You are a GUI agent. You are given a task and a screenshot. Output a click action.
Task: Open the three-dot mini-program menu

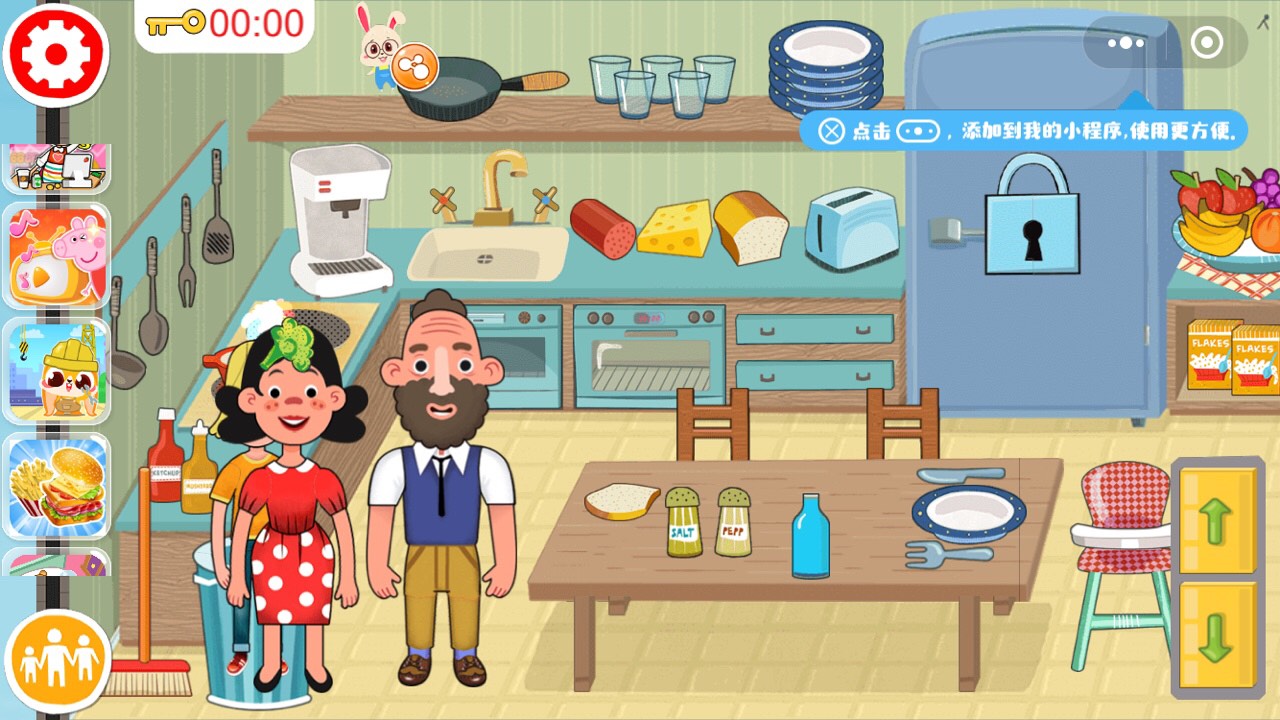click(x=1126, y=43)
